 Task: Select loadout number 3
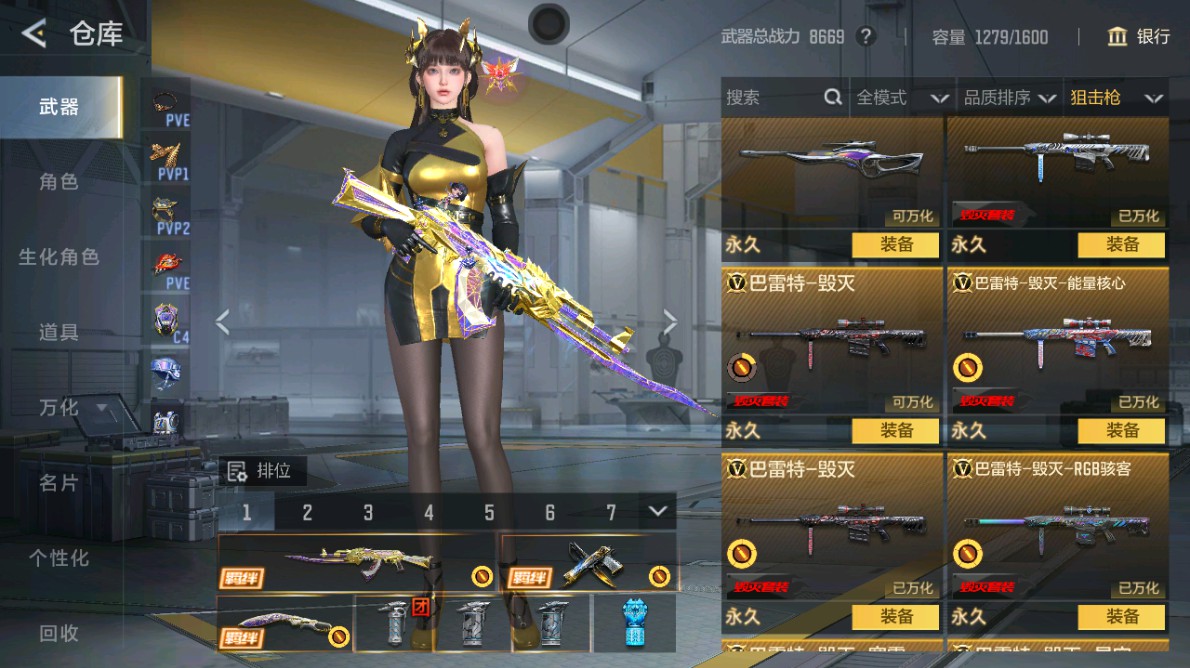[368, 513]
